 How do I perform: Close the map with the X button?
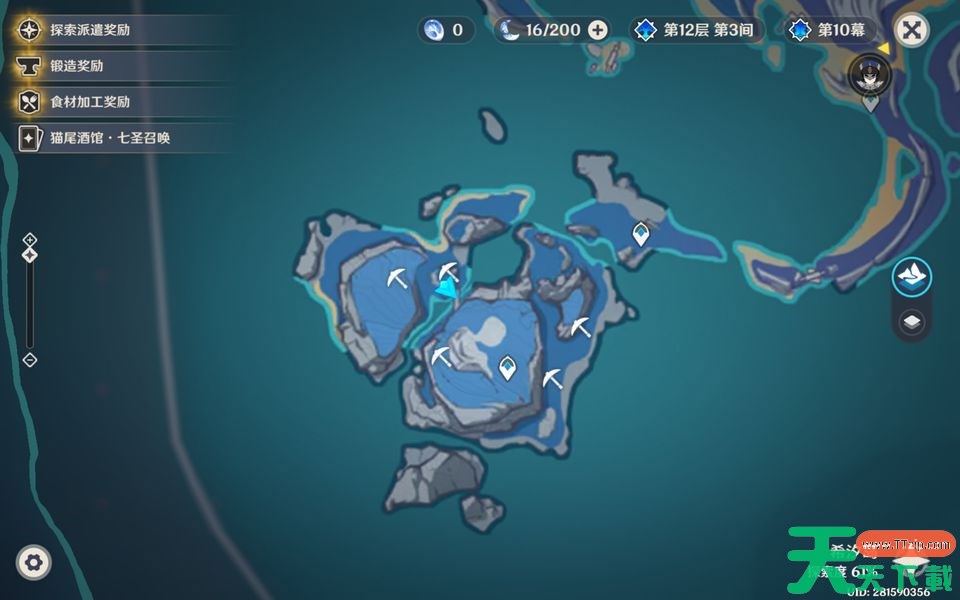(911, 30)
